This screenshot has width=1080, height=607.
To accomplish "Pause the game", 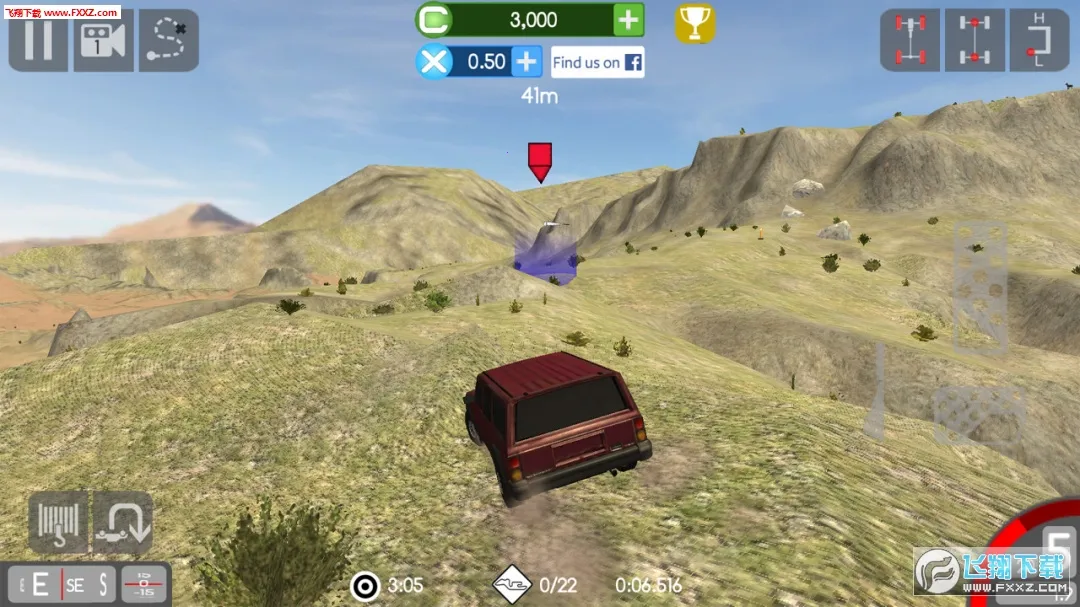I will (38, 40).
